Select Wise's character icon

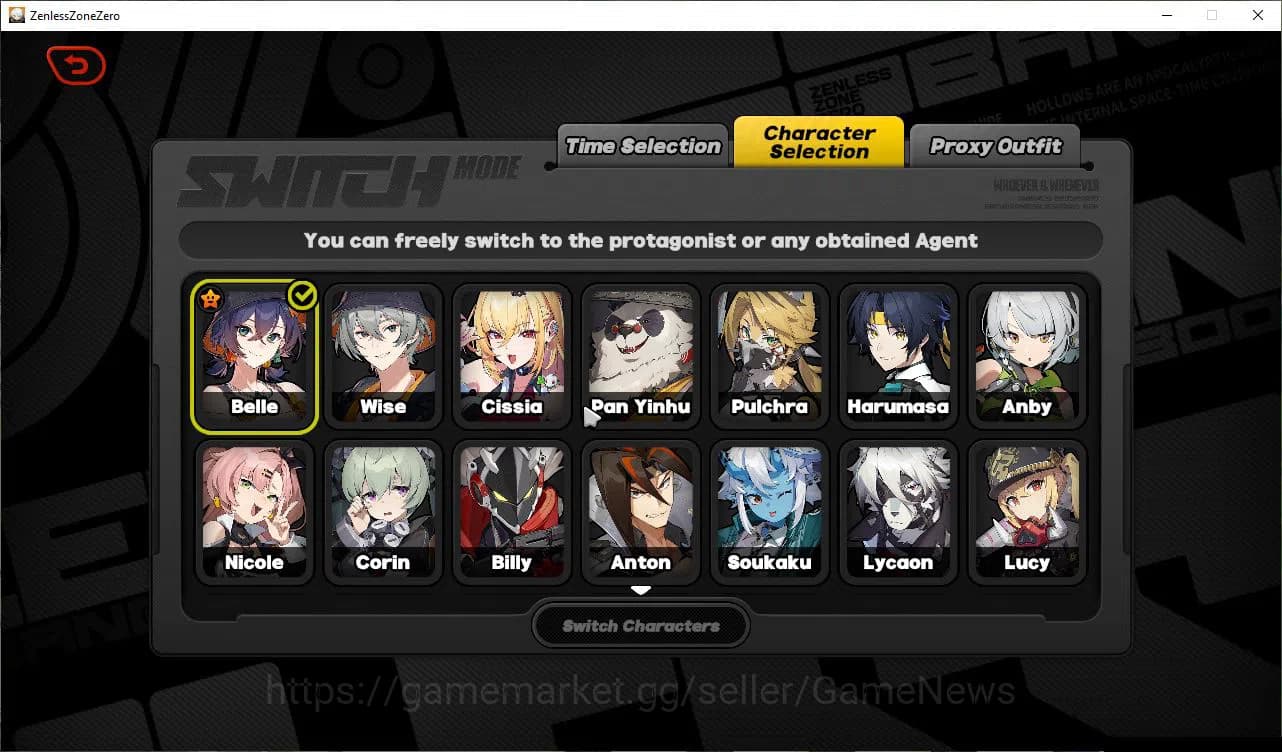coord(383,350)
